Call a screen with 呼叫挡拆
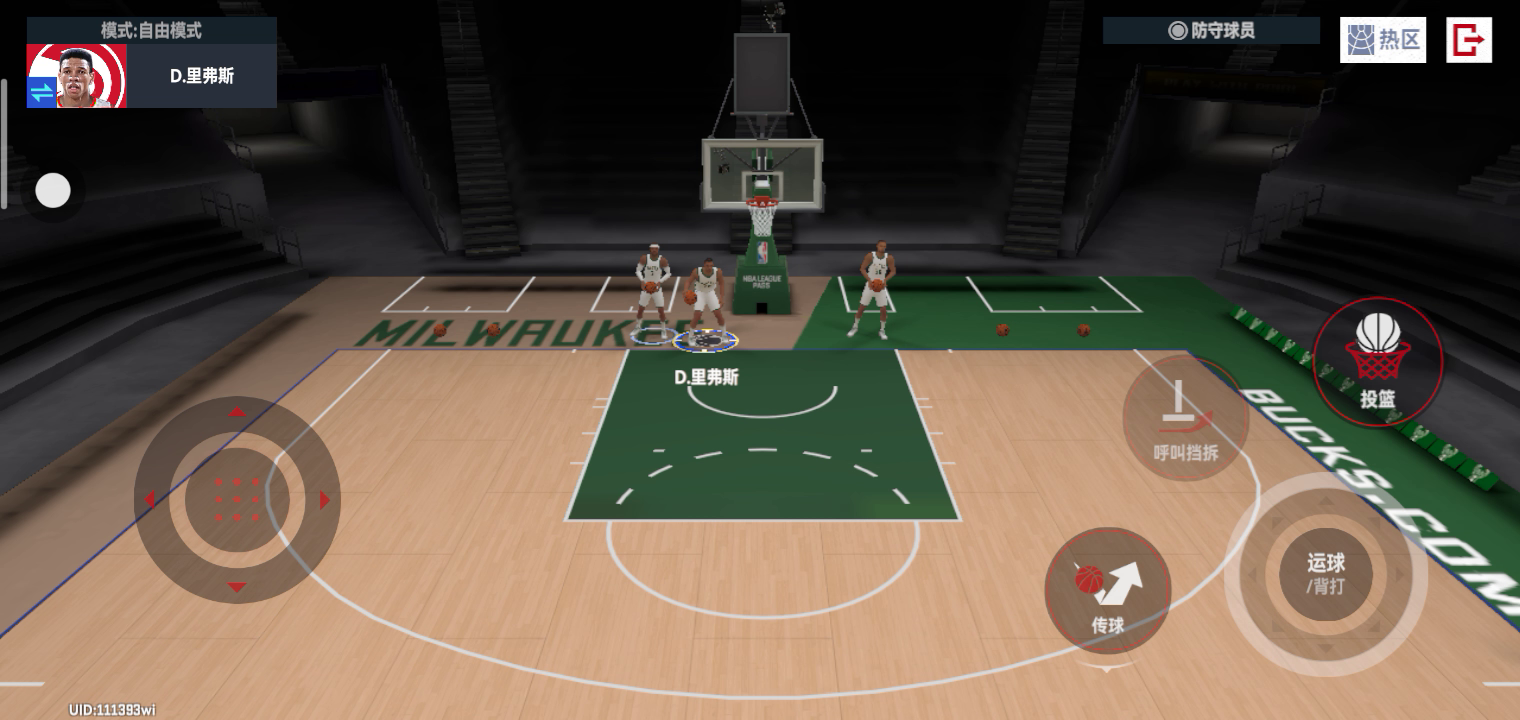 click(x=1186, y=418)
